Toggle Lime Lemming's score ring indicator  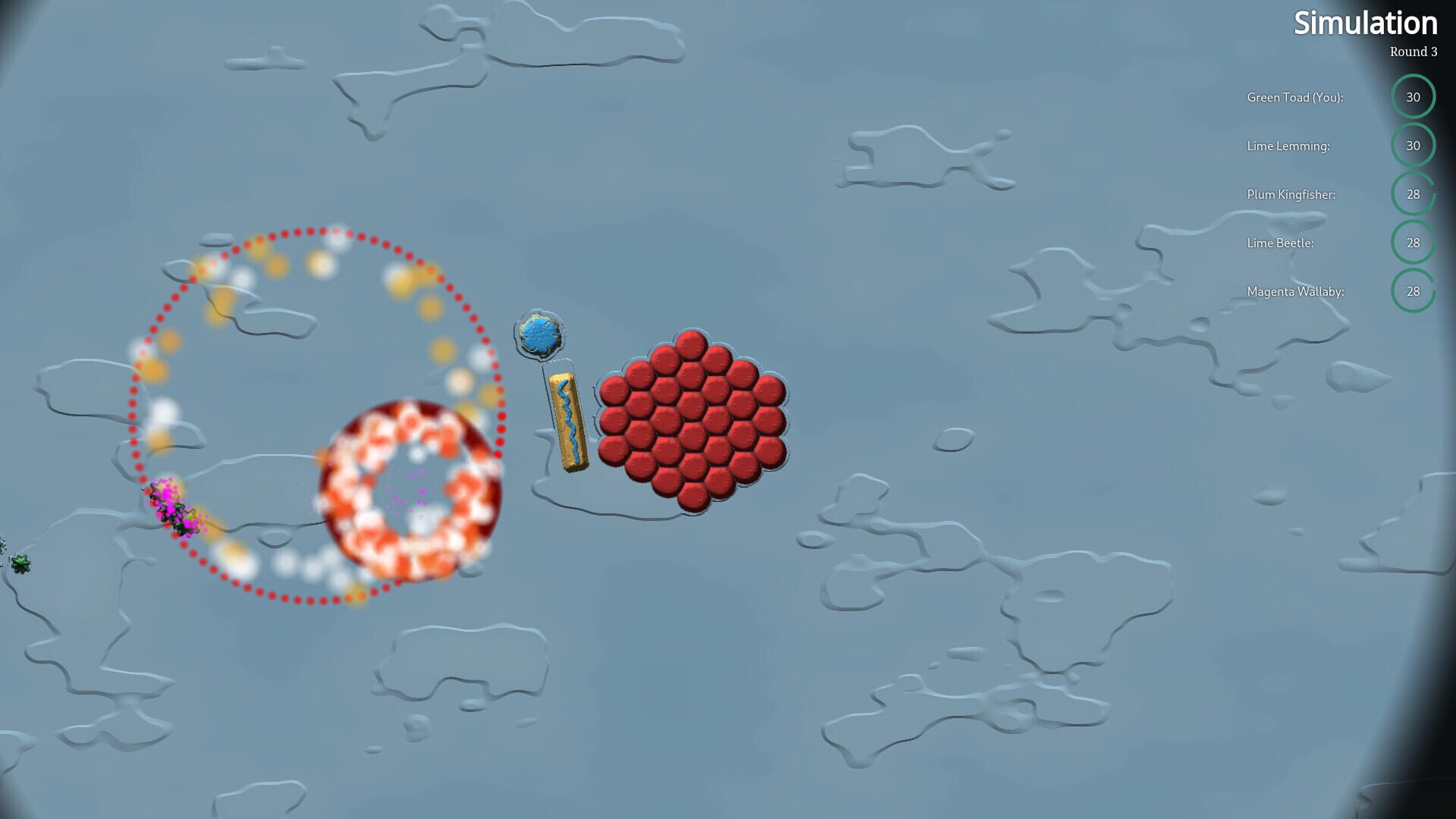coord(1414,146)
